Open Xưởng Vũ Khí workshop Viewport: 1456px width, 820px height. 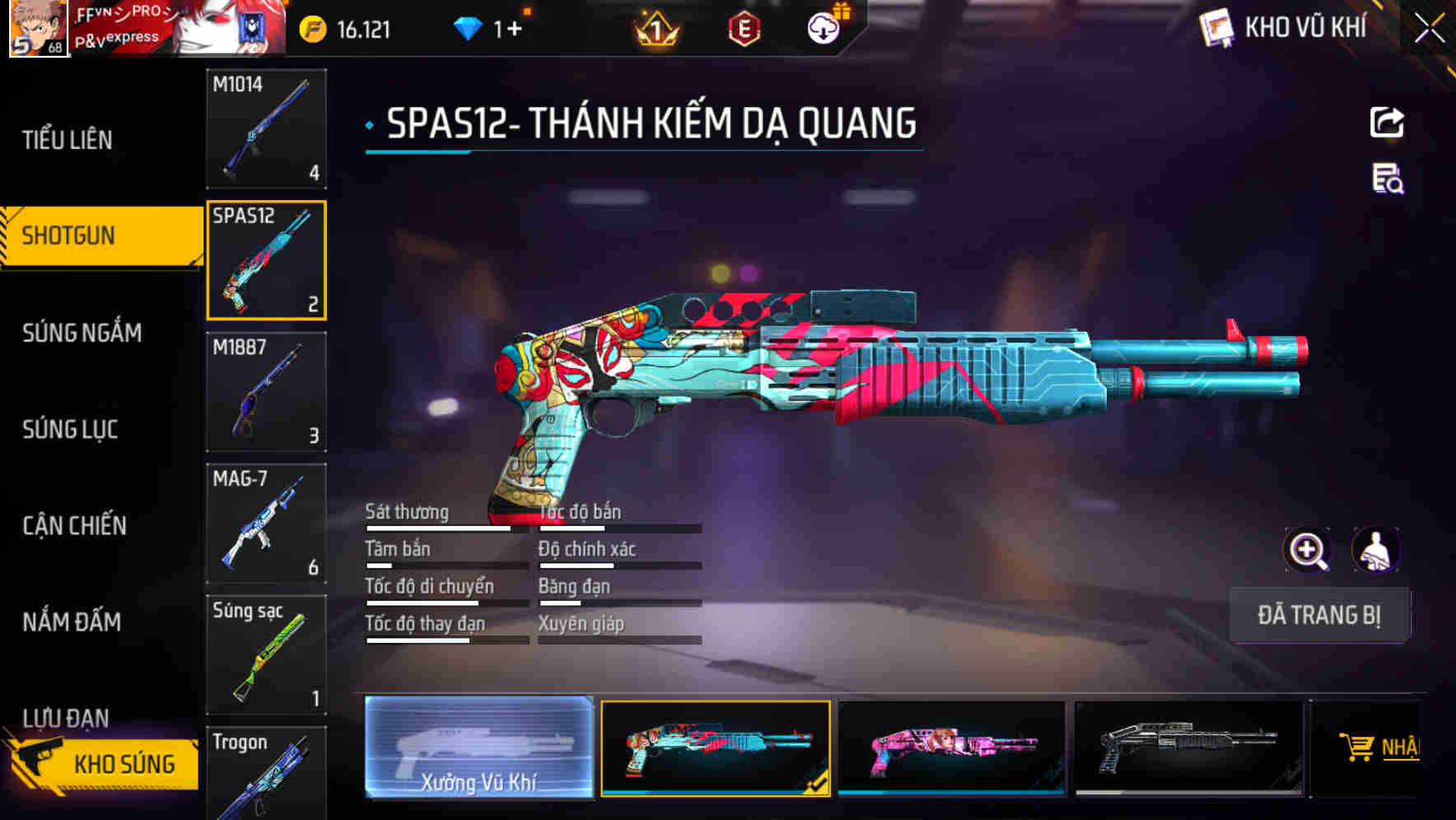477,749
